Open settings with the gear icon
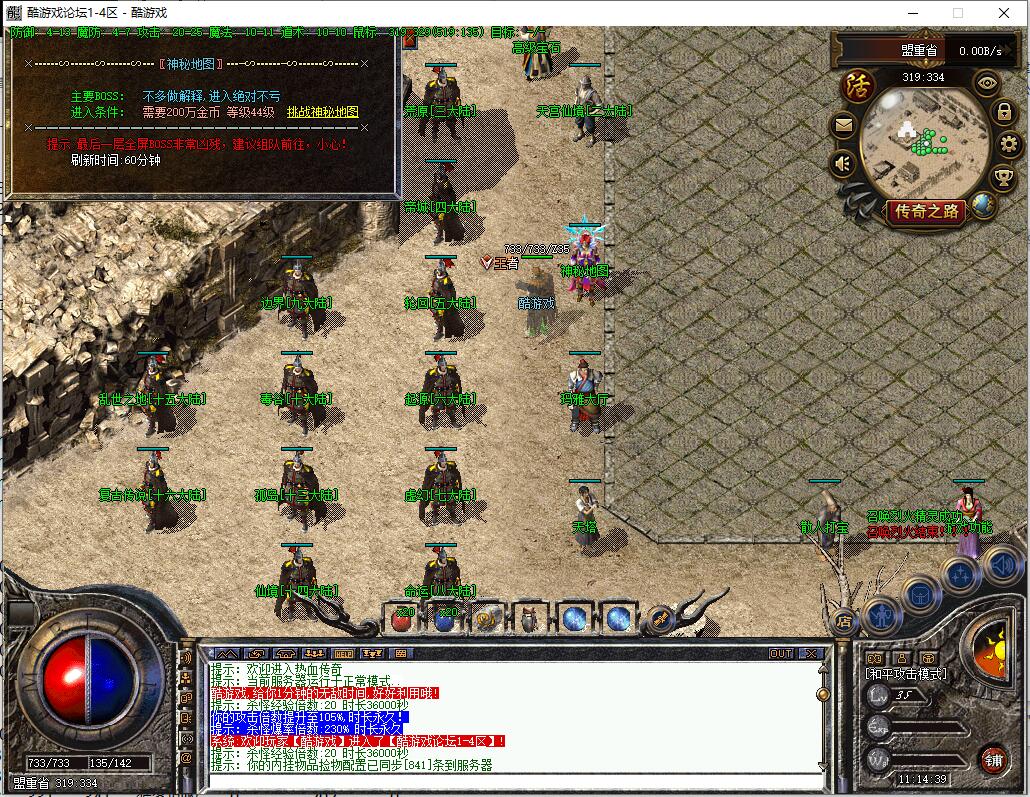This screenshot has height=797, width=1030. (1008, 145)
